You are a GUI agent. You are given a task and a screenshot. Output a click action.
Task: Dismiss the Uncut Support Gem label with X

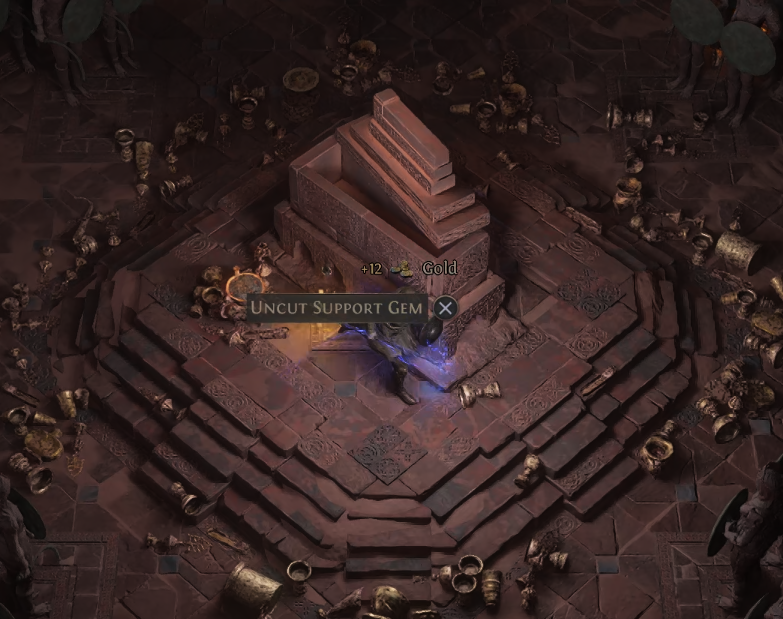point(446,308)
